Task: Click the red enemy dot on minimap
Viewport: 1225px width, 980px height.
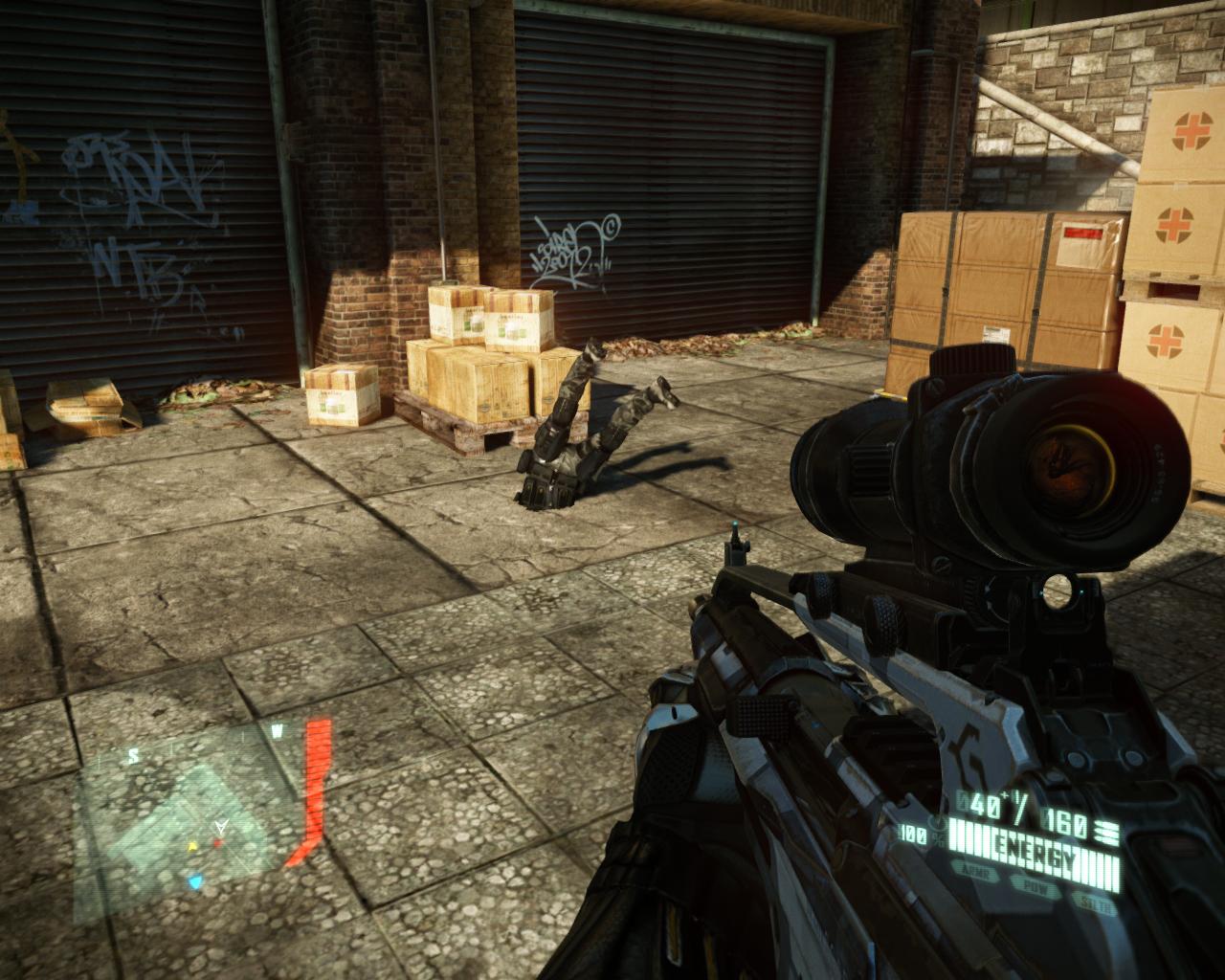Action: [x=217, y=843]
